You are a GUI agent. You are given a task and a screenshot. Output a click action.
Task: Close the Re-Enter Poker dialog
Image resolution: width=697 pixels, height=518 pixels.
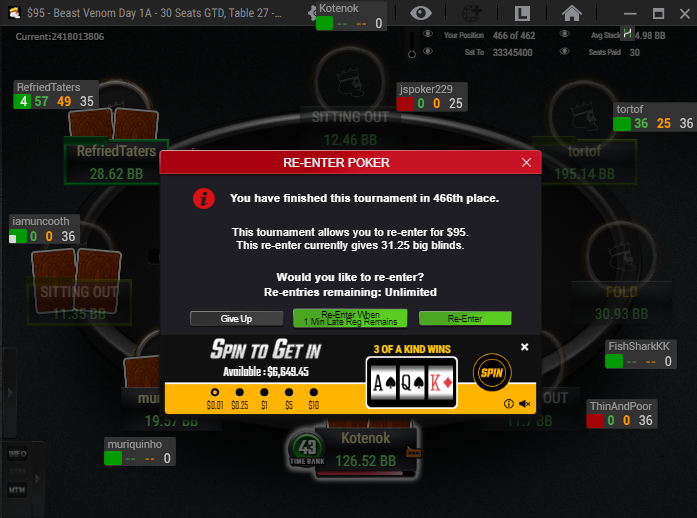527,162
